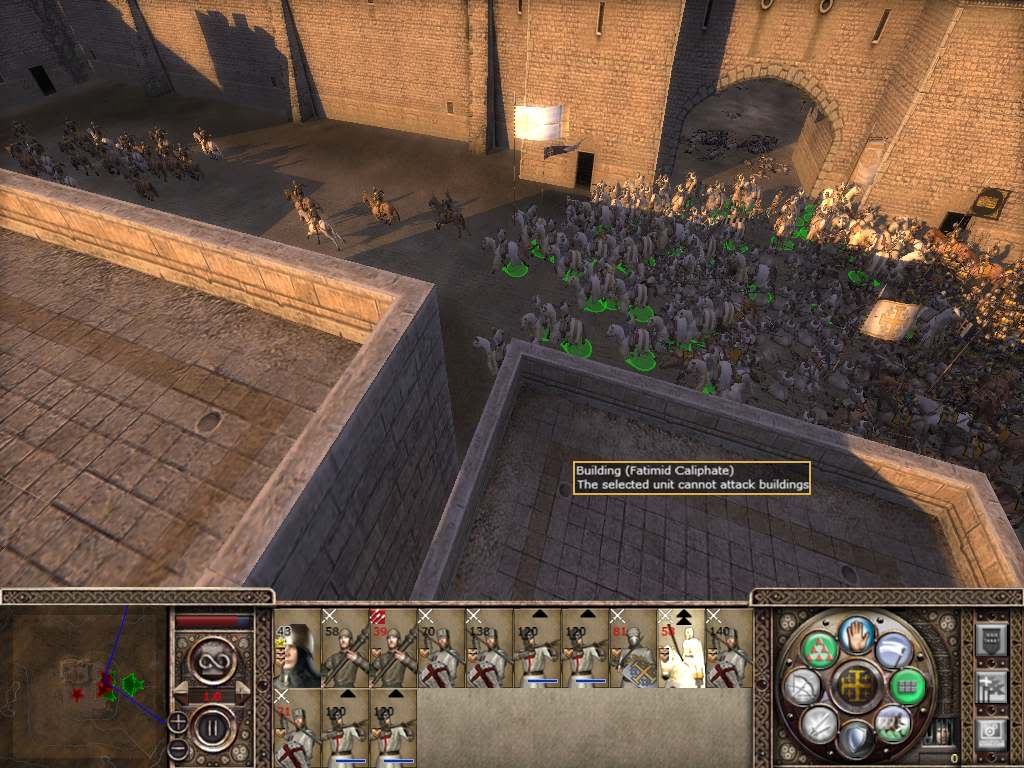Select the highlighted white cavalry unit card

click(681, 648)
